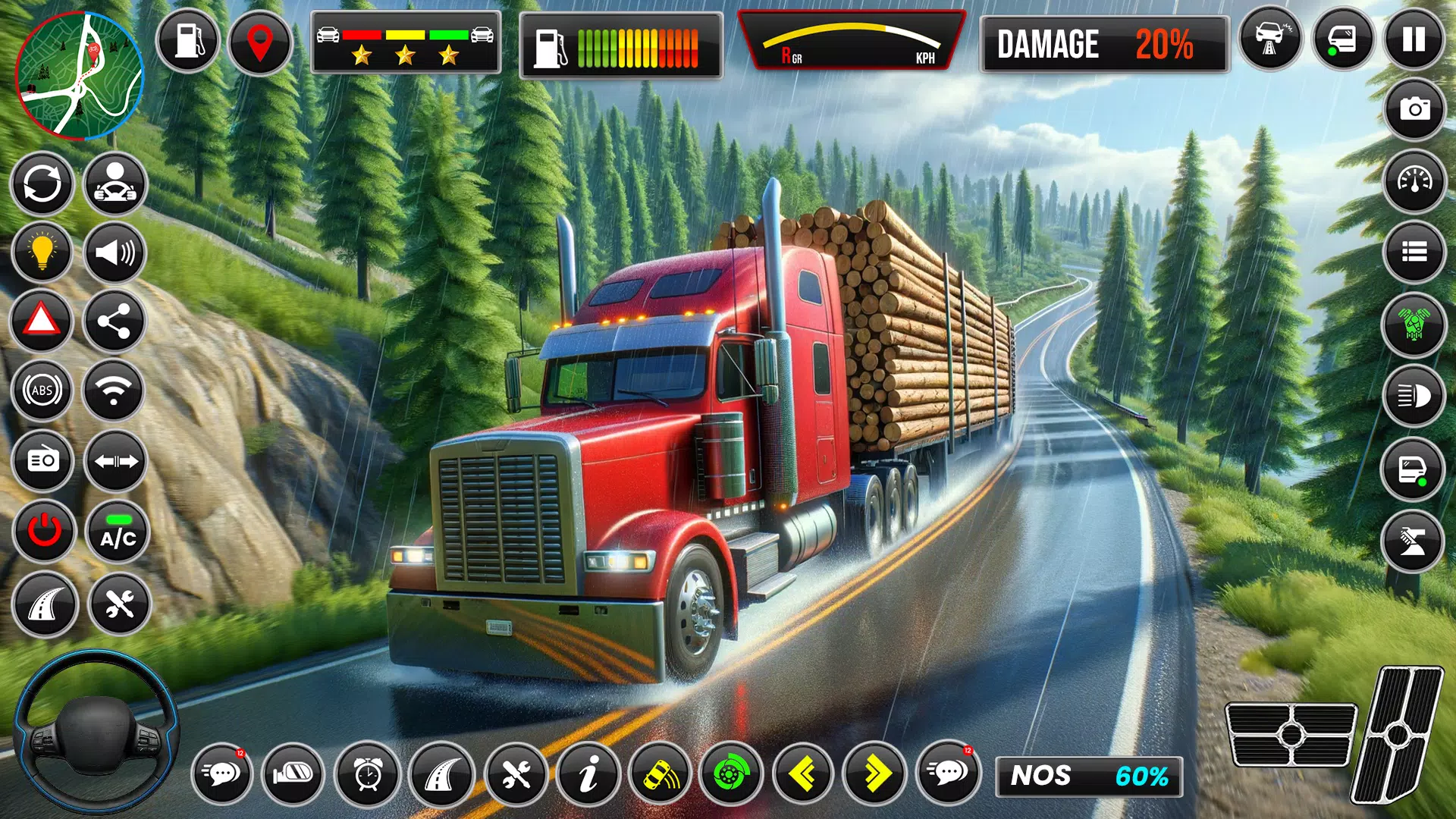
Task: Activate the right turn indicator arrow
Action: pyautogui.click(x=875, y=774)
